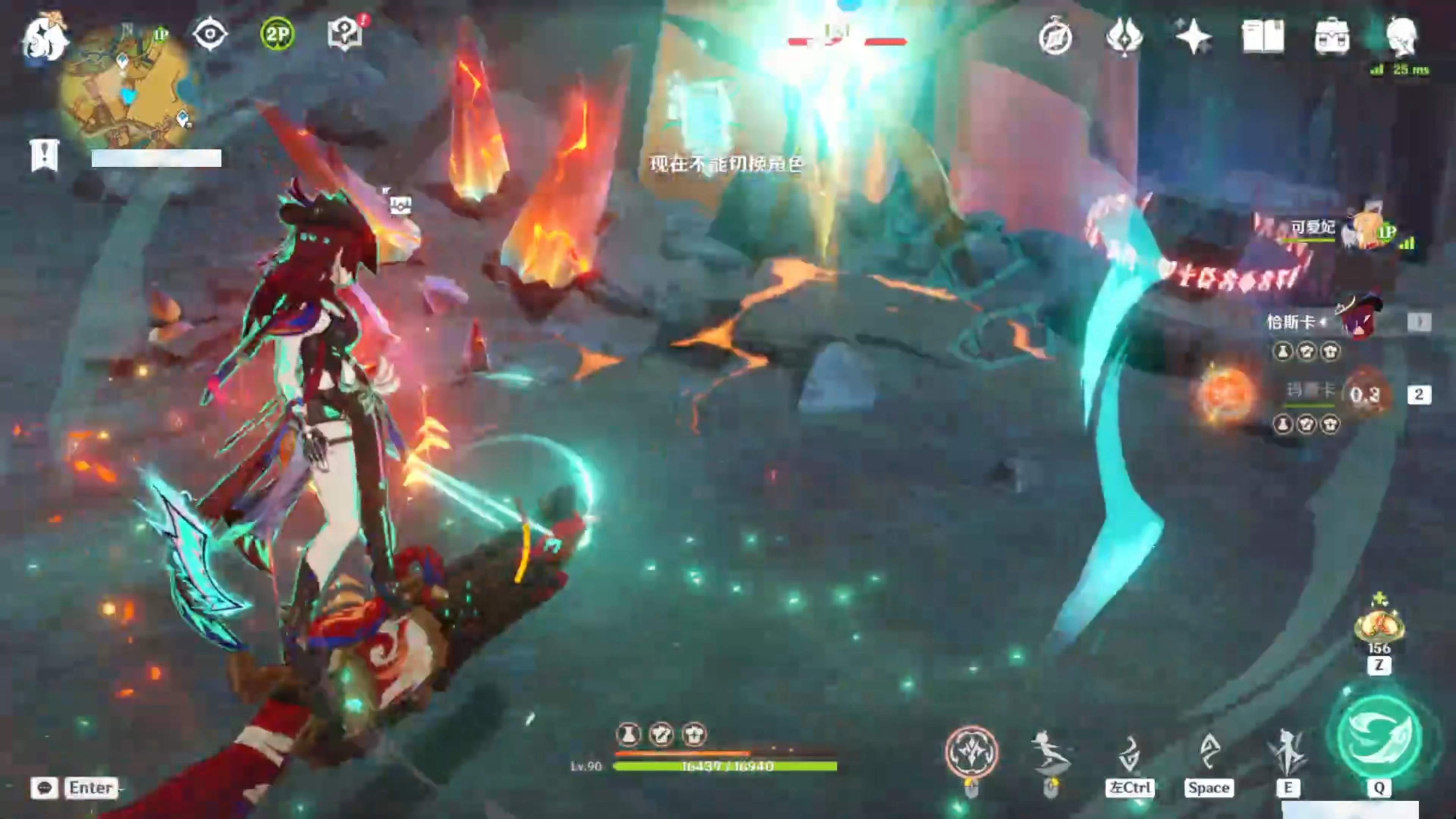1456x819 pixels.
Task: Use the food gadget showing 156
Action: pyautogui.click(x=1379, y=624)
